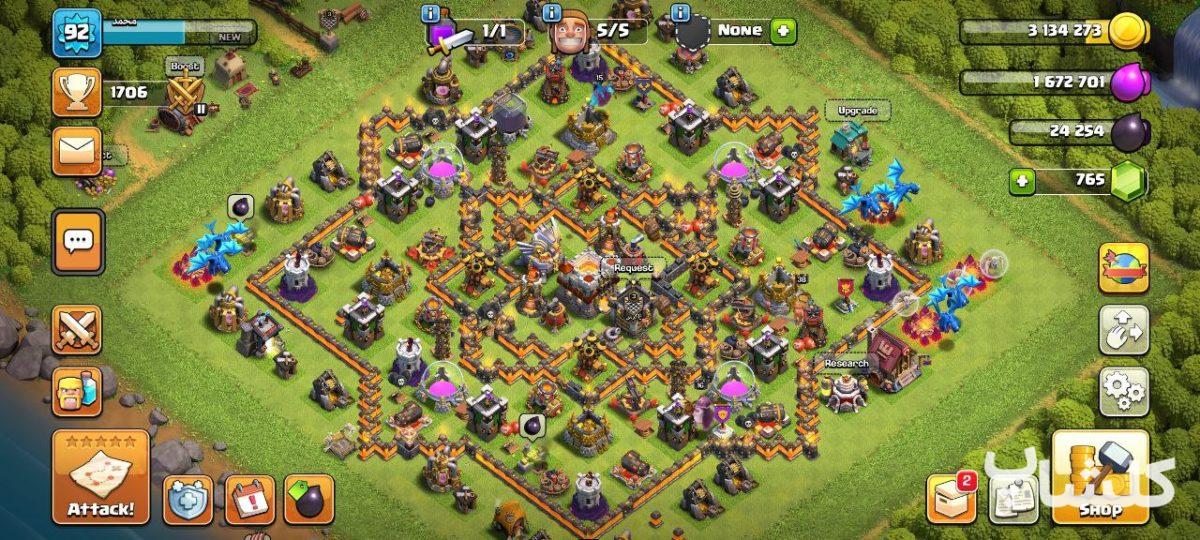The image size is (1200, 540).
Task: Tap the Attack! button
Action: pos(100,477)
